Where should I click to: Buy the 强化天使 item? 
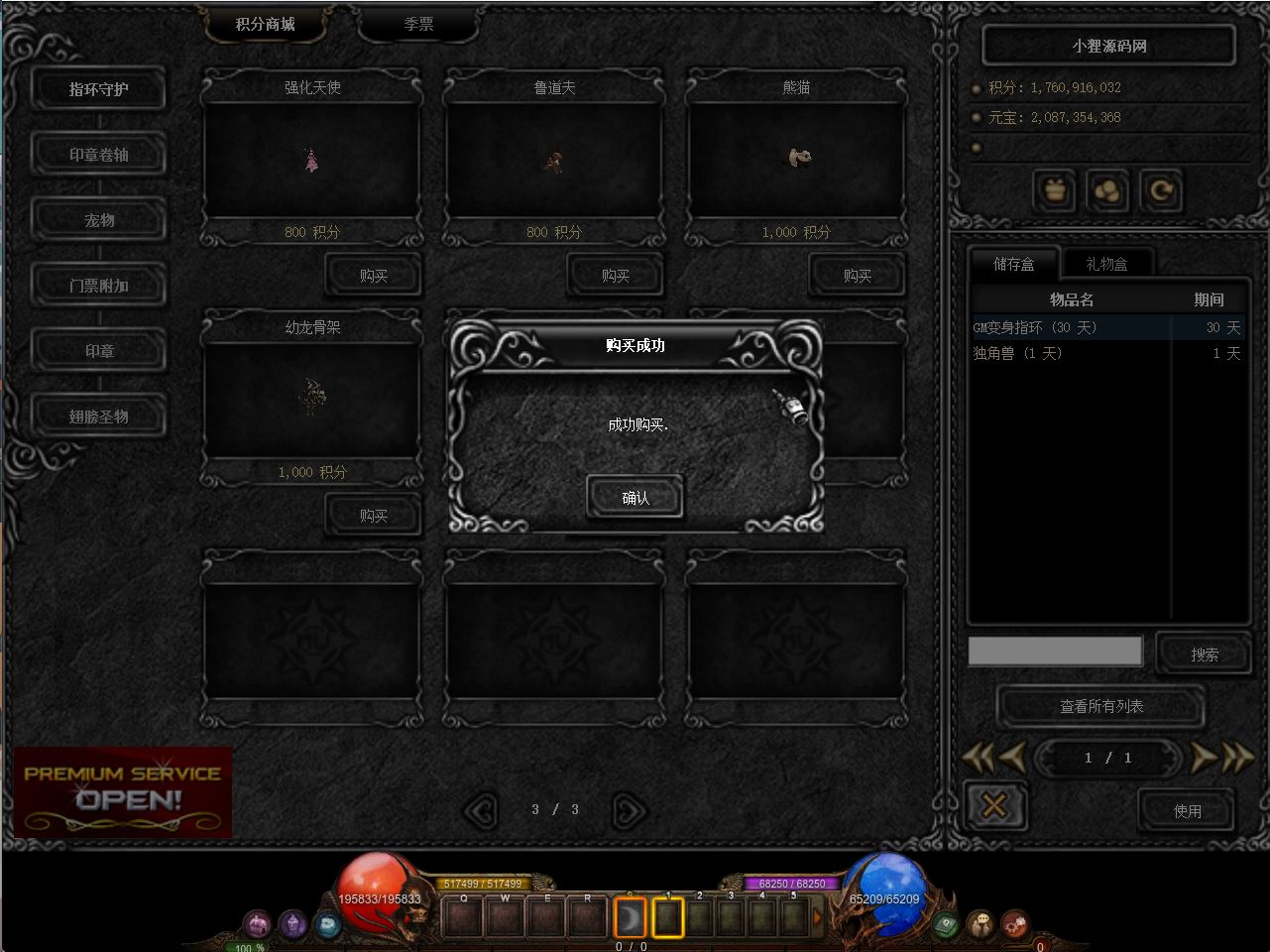[373, 276]
